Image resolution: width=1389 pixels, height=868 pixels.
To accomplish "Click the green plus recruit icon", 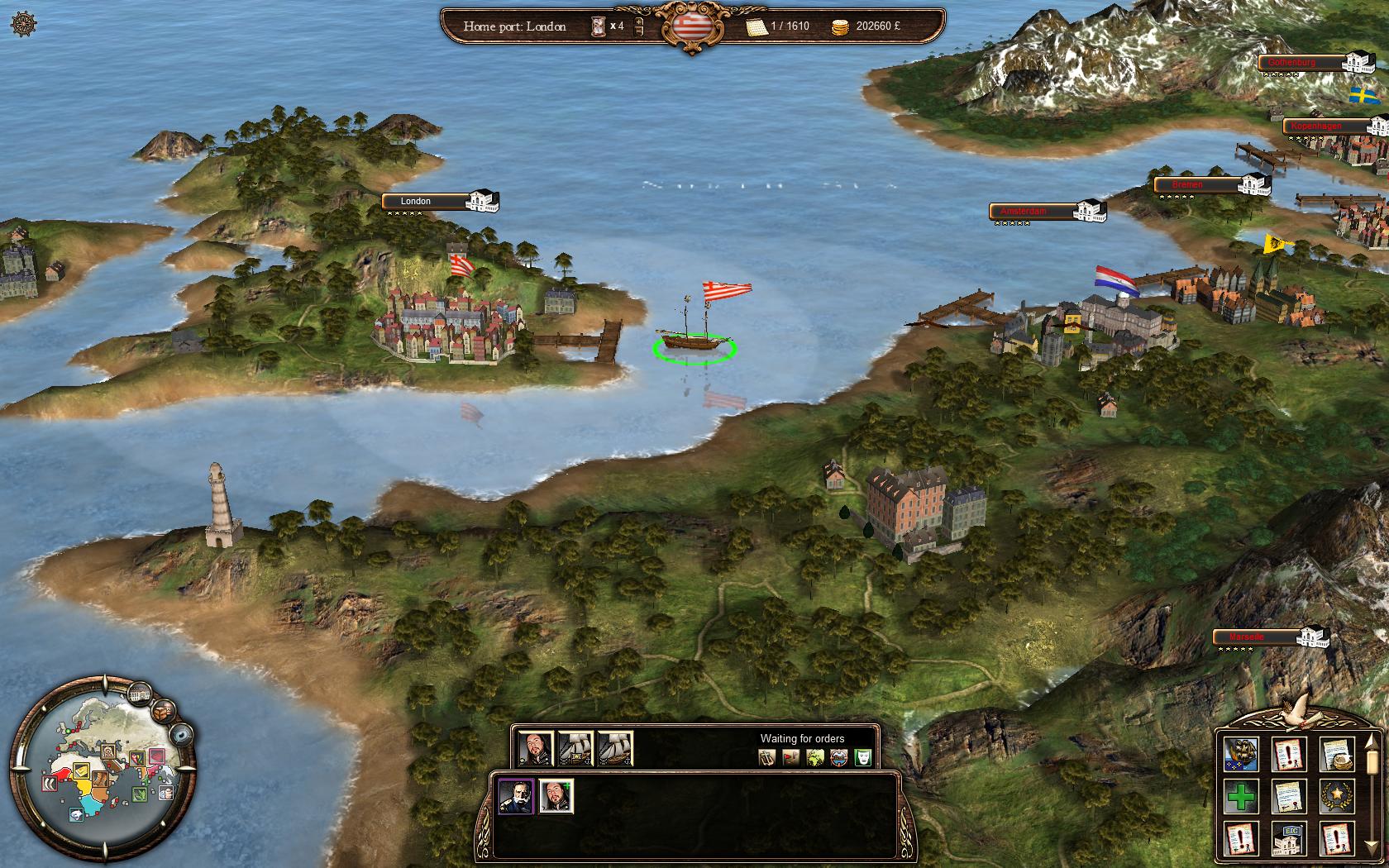I will coord(1240,796).
